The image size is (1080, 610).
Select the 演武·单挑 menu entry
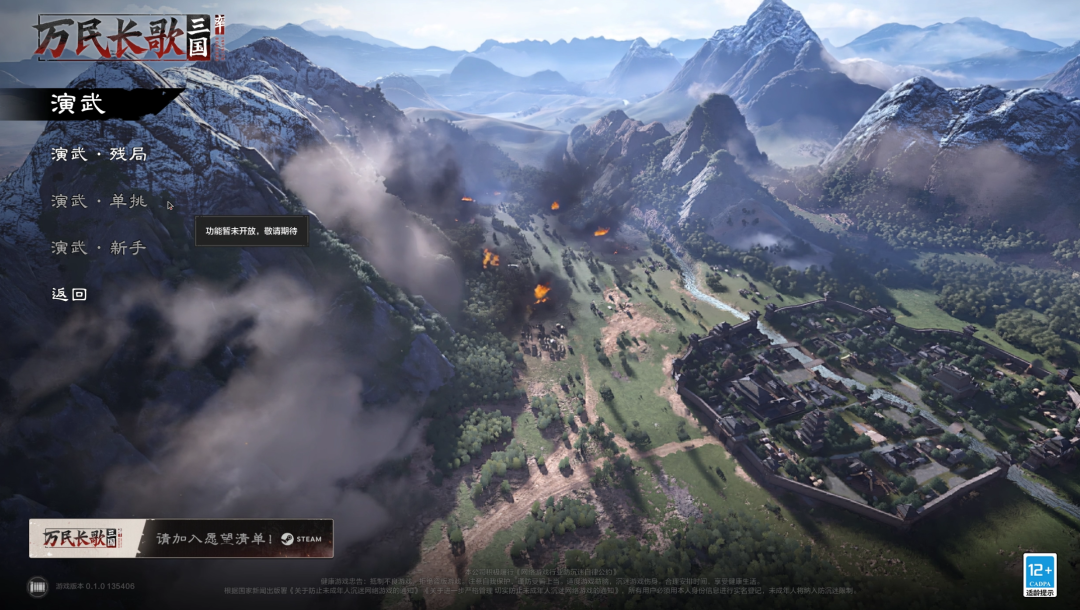[x=99, y=201]
